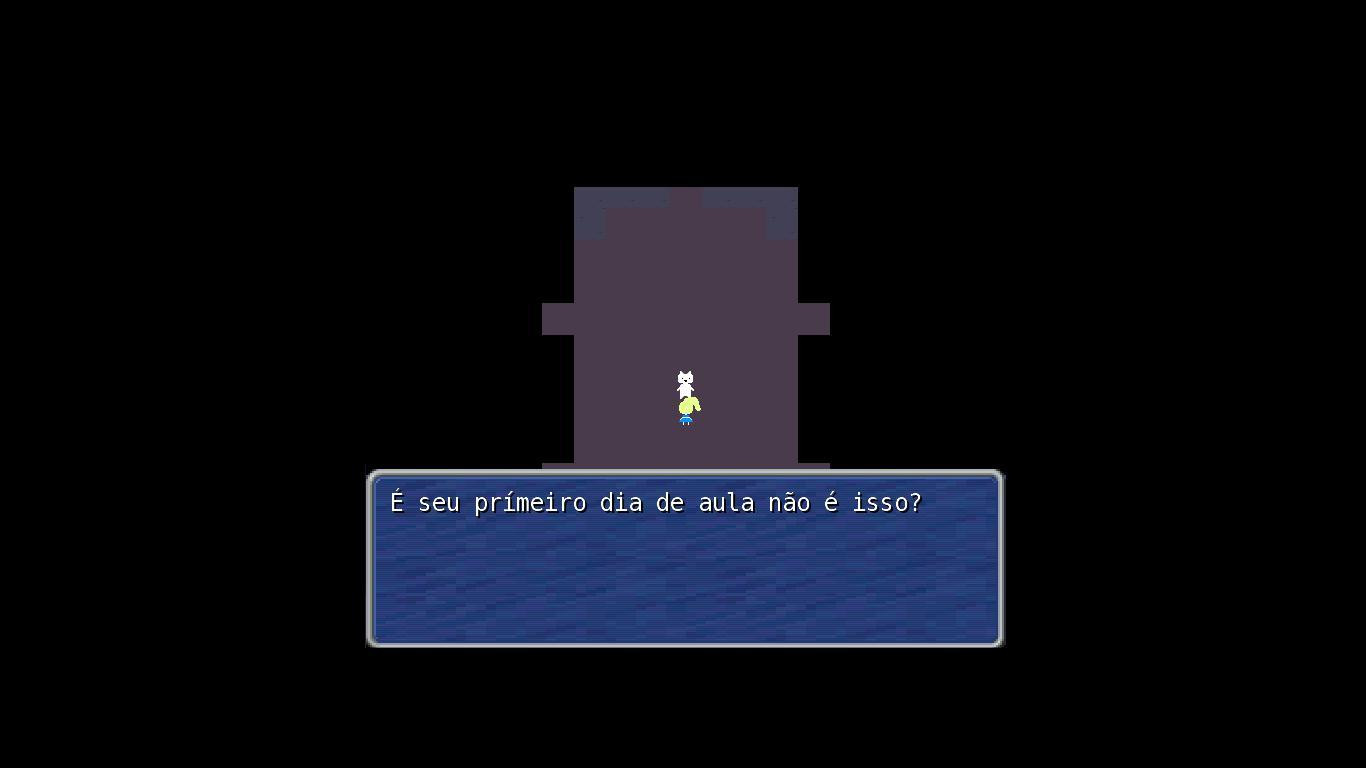Click the right wall opening
1366x768 pixels.
point(815,317)
